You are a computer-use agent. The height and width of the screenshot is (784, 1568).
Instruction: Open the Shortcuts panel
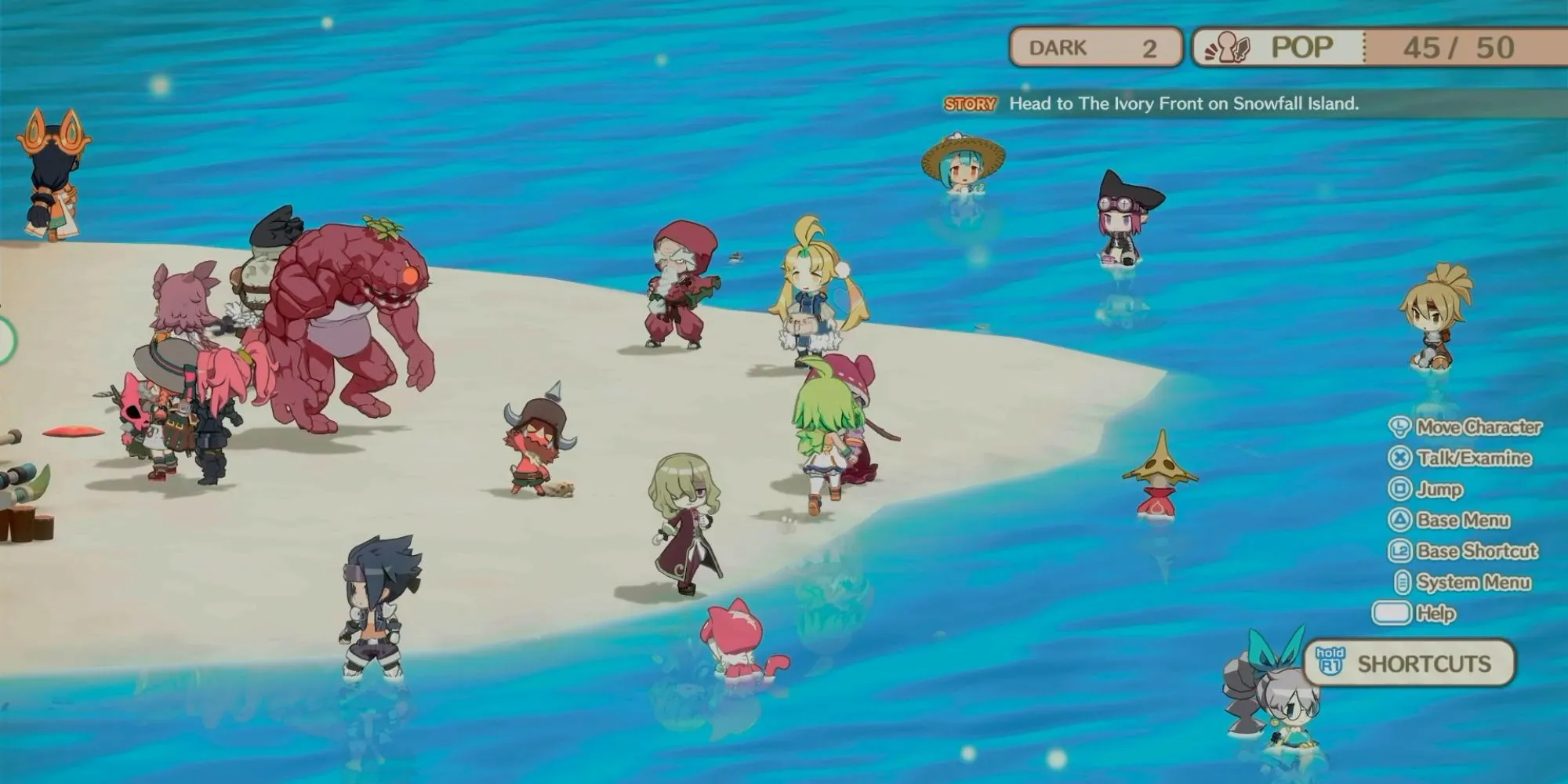pyautogui.click(x=1410, y=663)
